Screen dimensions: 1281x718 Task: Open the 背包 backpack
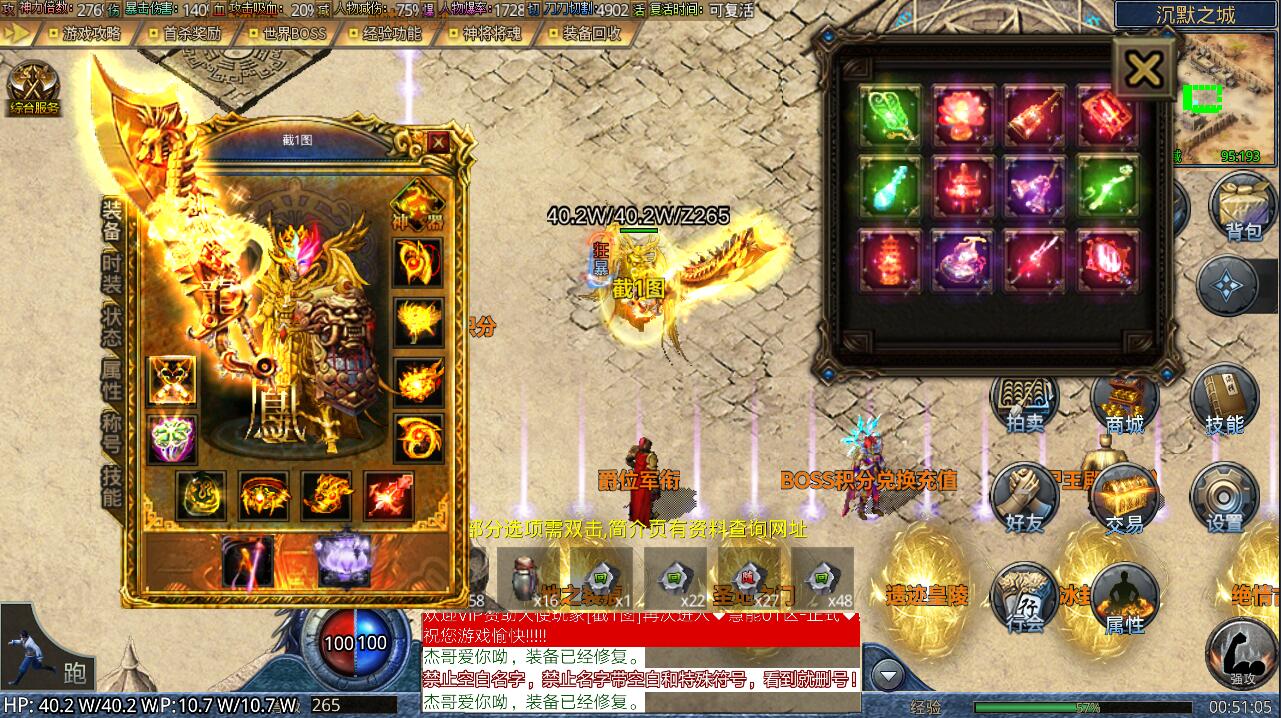tap(1243, 208)
